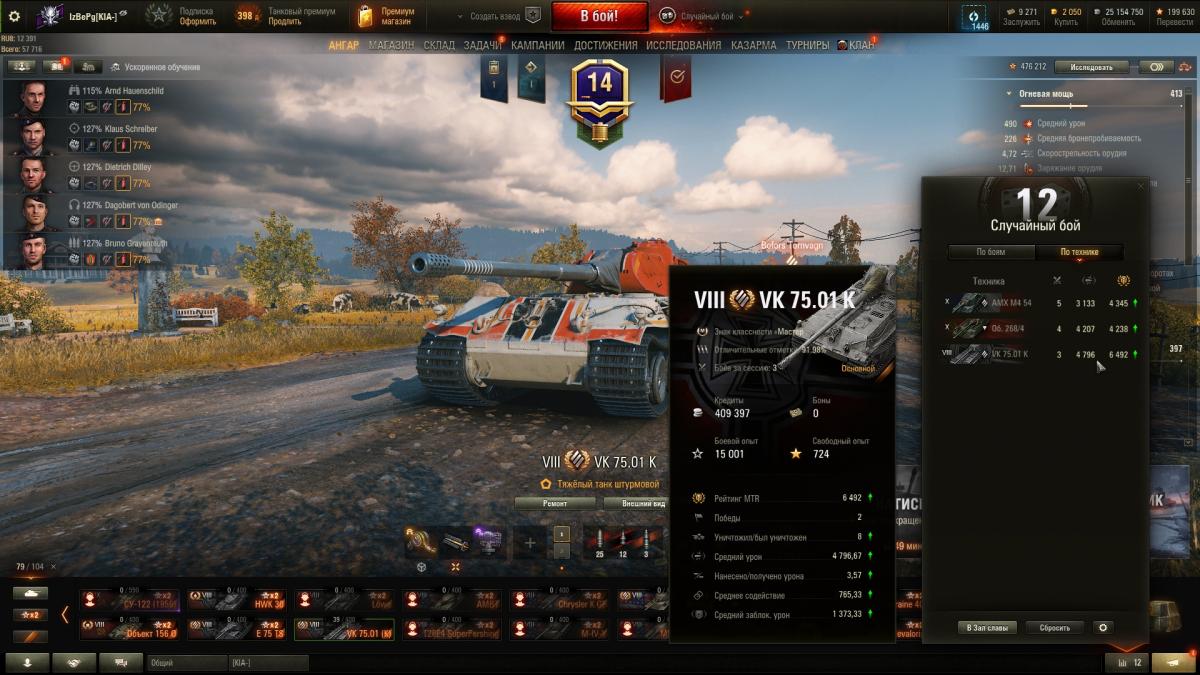The height and width of the screenshot is (675, 1200).
Task: Open В Зал славы from session stats
Action: pos(988,628)
